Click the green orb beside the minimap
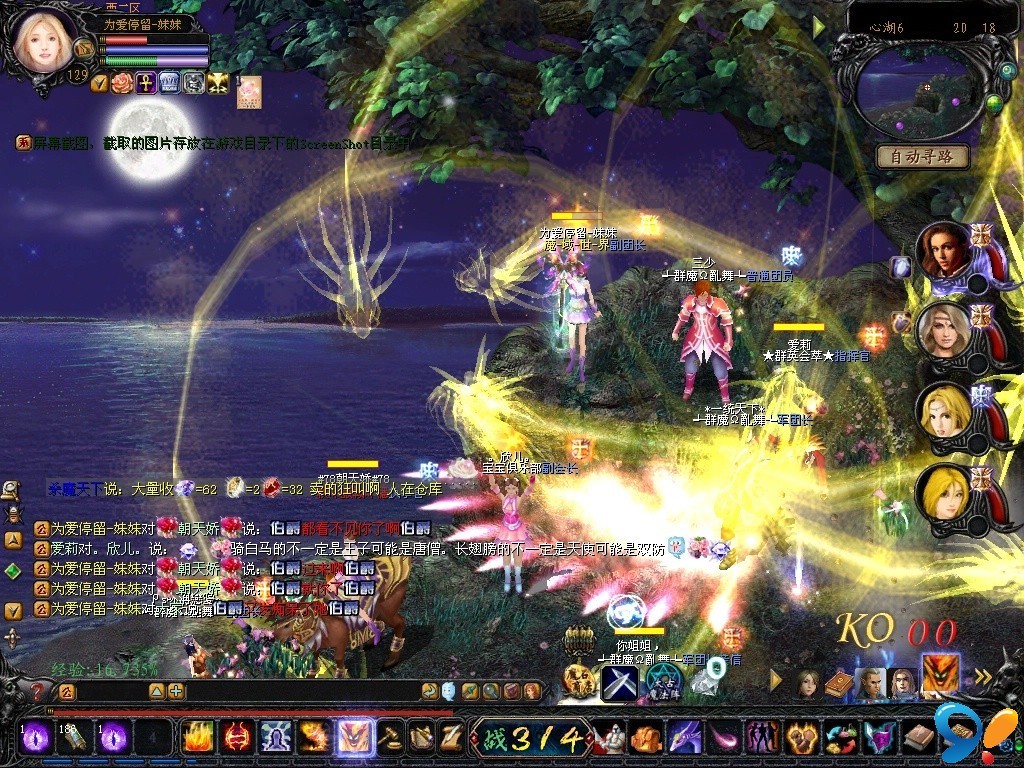The image size is (1024, 768). click(994, 103)
